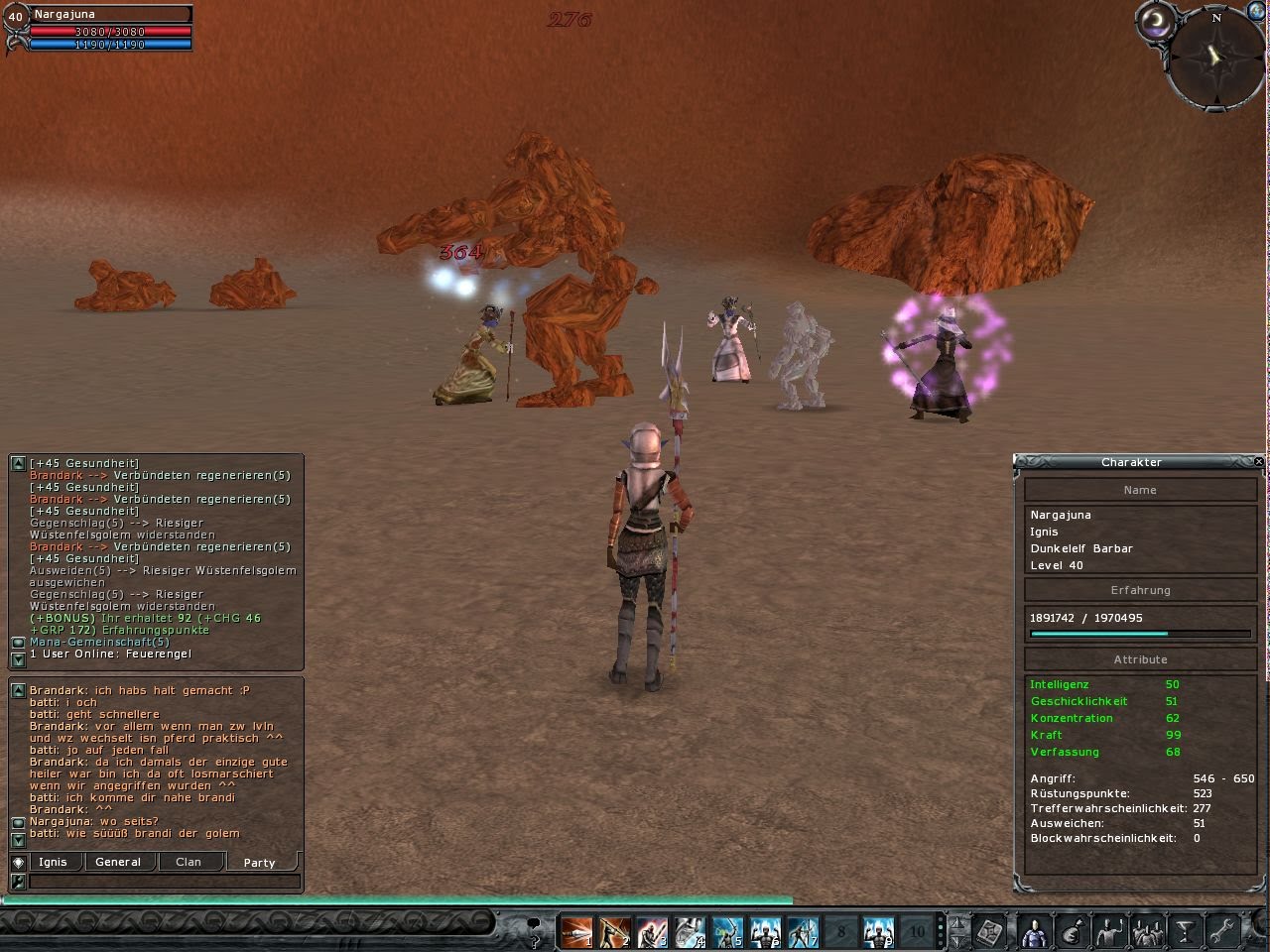Activate the hotbar skill numbered 5
1270x952 pixels.
pos(727,932)
